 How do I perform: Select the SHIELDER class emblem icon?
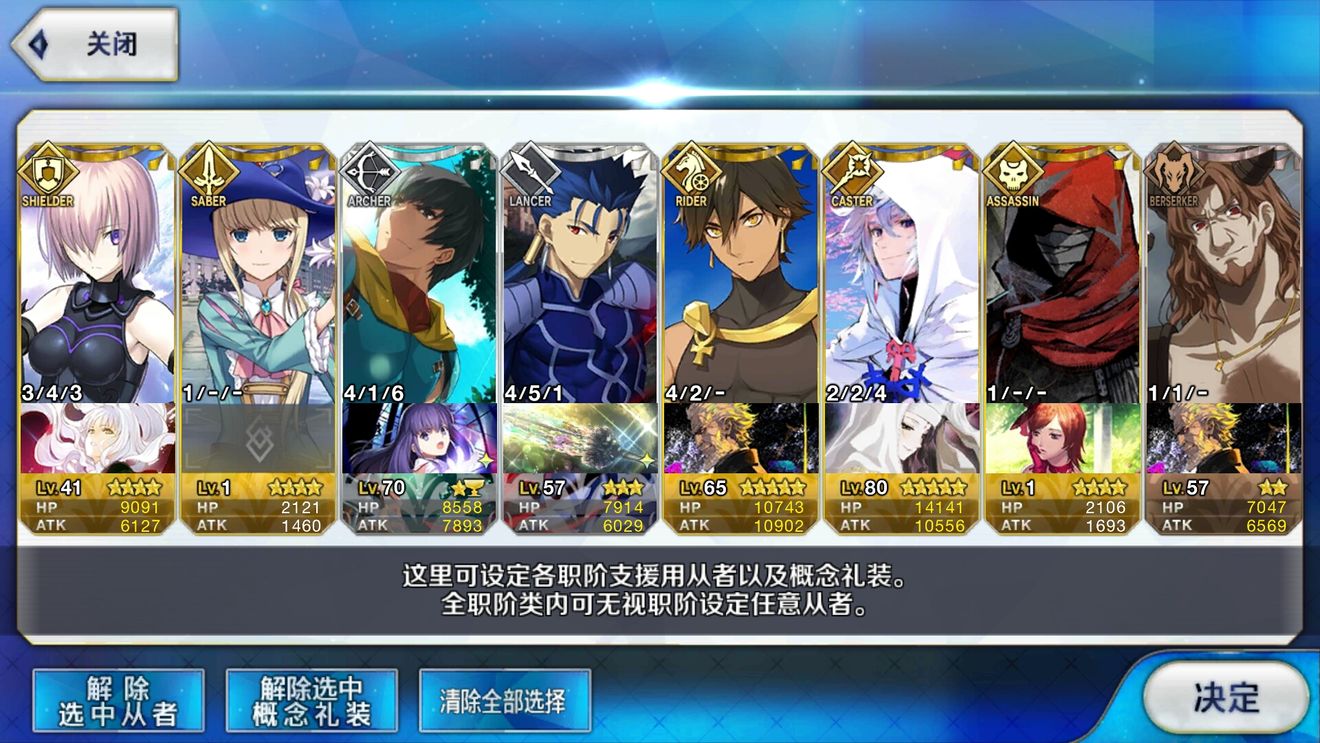47,170
